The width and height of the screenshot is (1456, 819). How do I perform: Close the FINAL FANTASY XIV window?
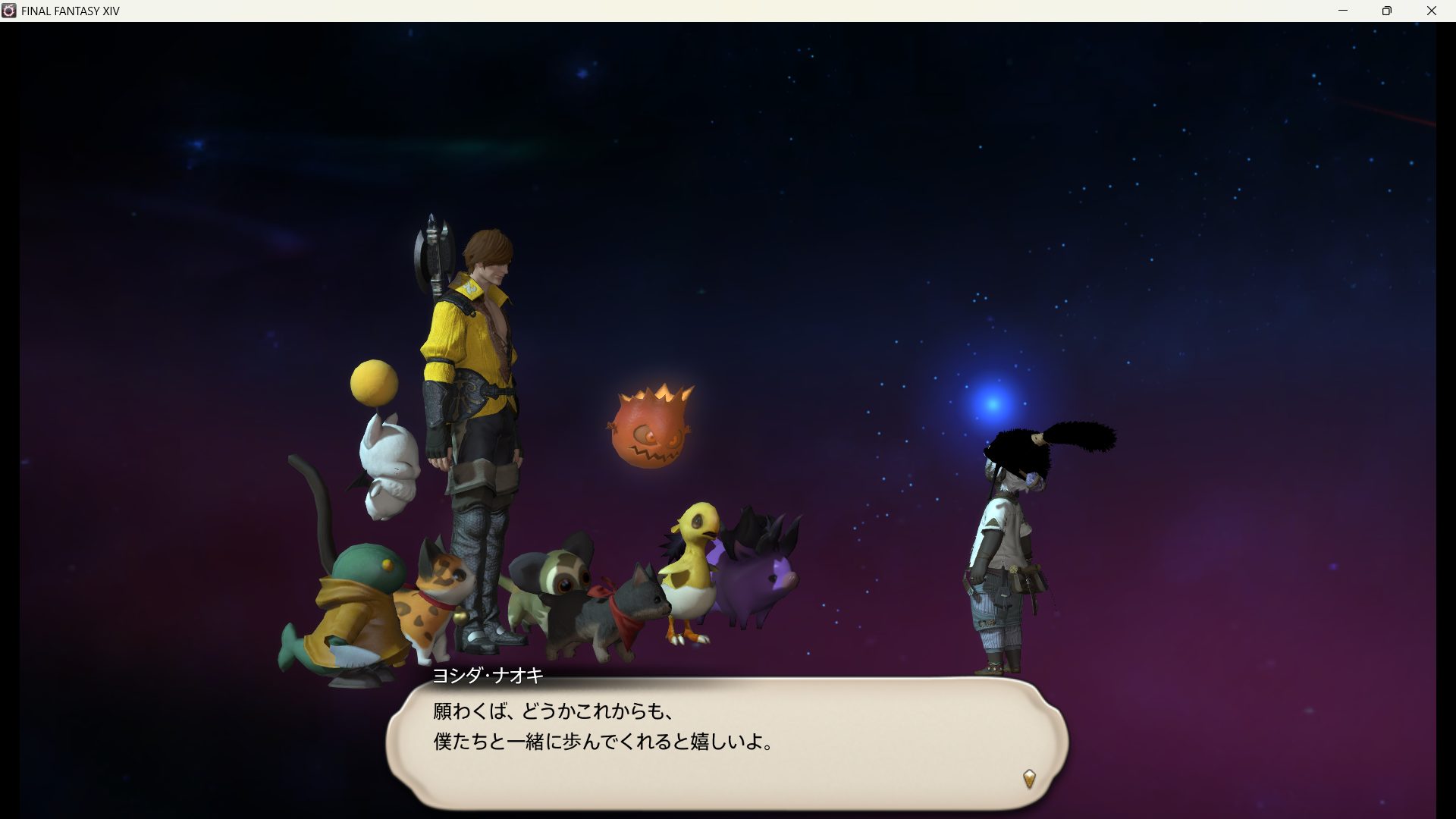(x=1432, y=11)
